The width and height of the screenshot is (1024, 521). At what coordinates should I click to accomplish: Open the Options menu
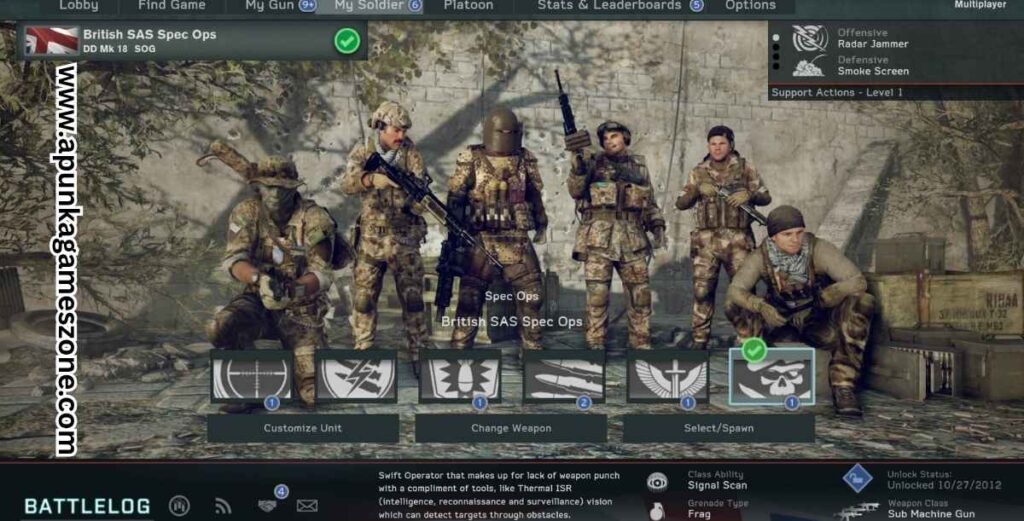tap(750, 6)
